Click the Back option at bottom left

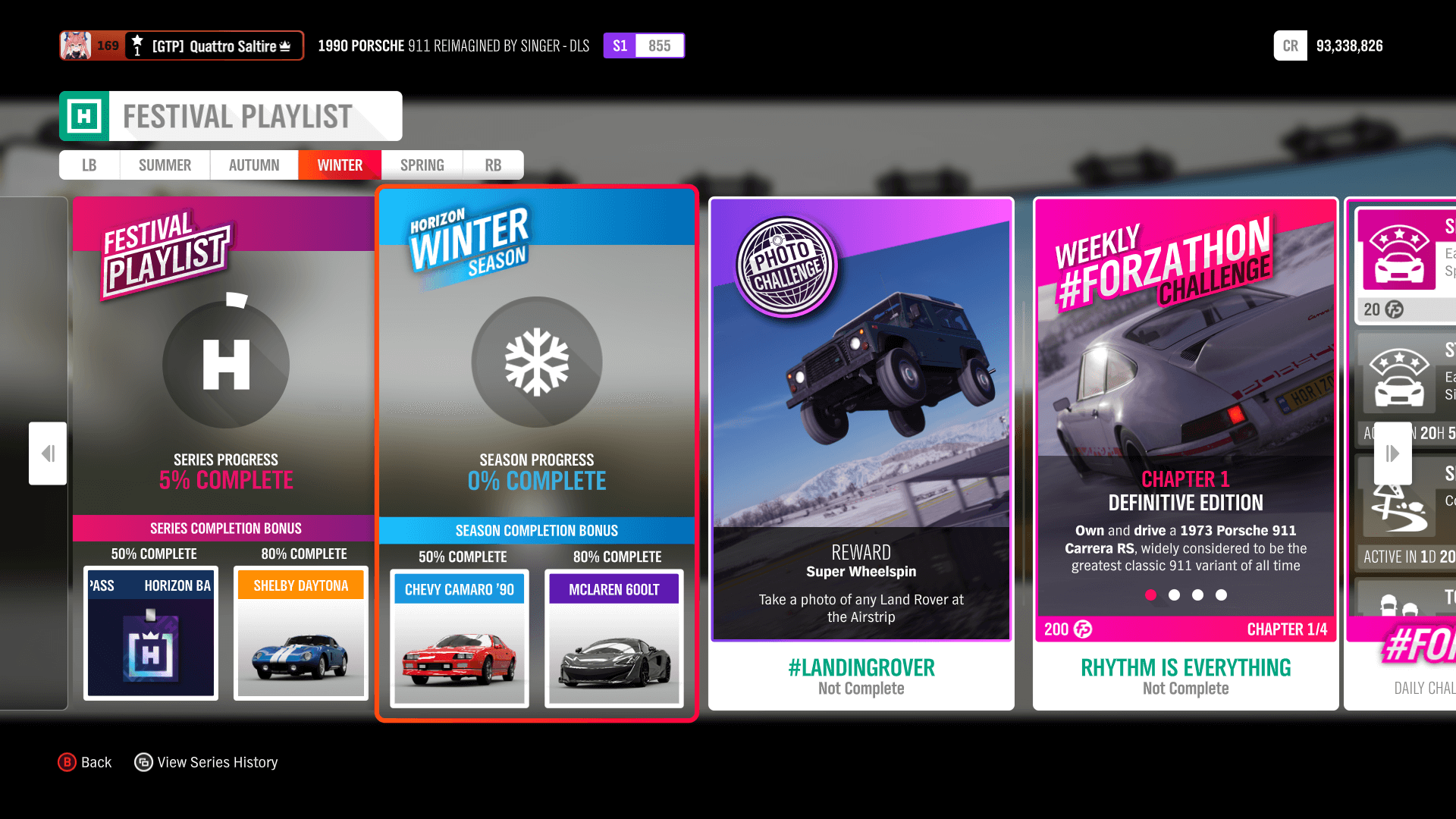click(86, 762)
